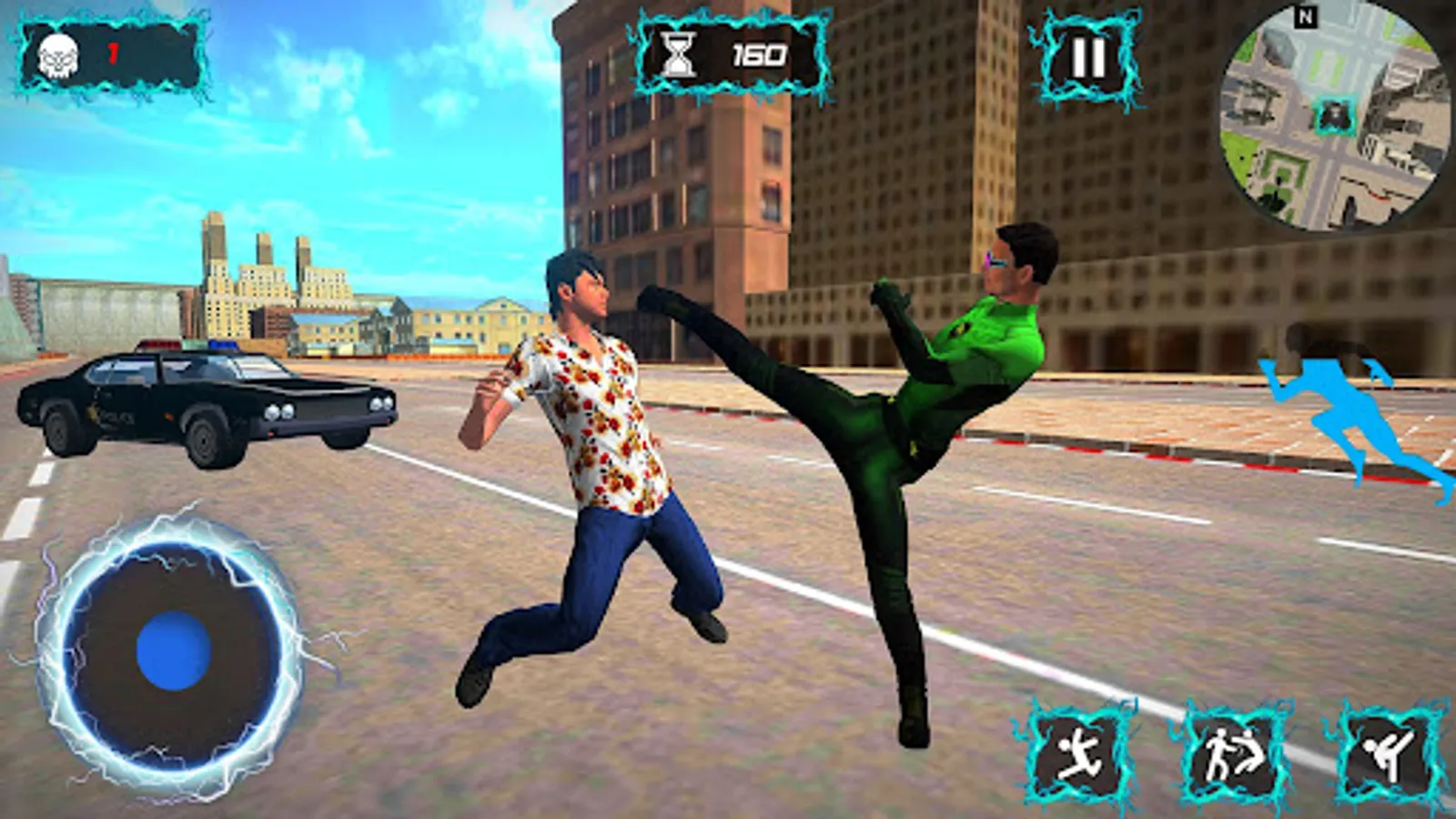The height and width of the screenshot is (819, 1456).
Task: Click the kill count showing 1
Action: pyautogui.click(x=111, y=53)
